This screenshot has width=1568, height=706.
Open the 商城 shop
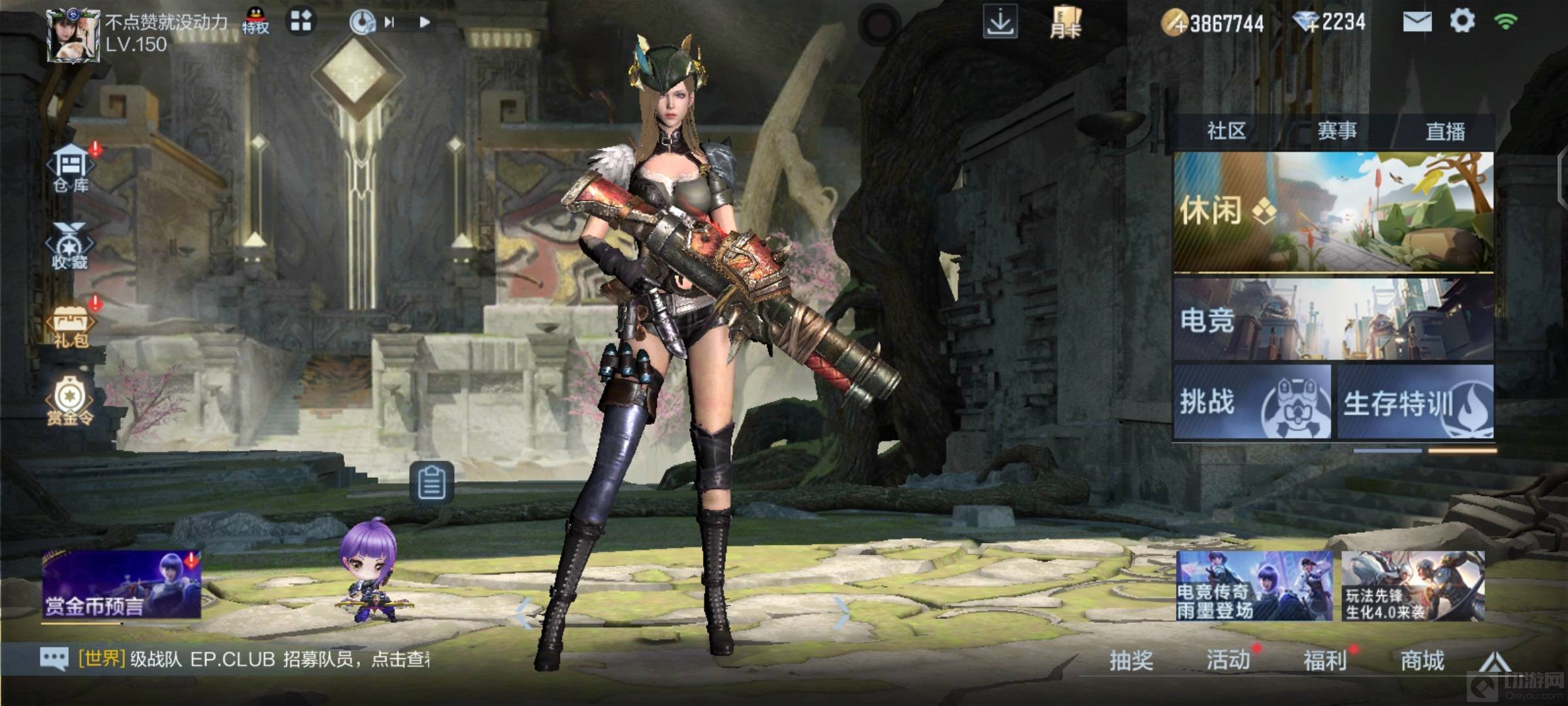[x=1422, y=660]
